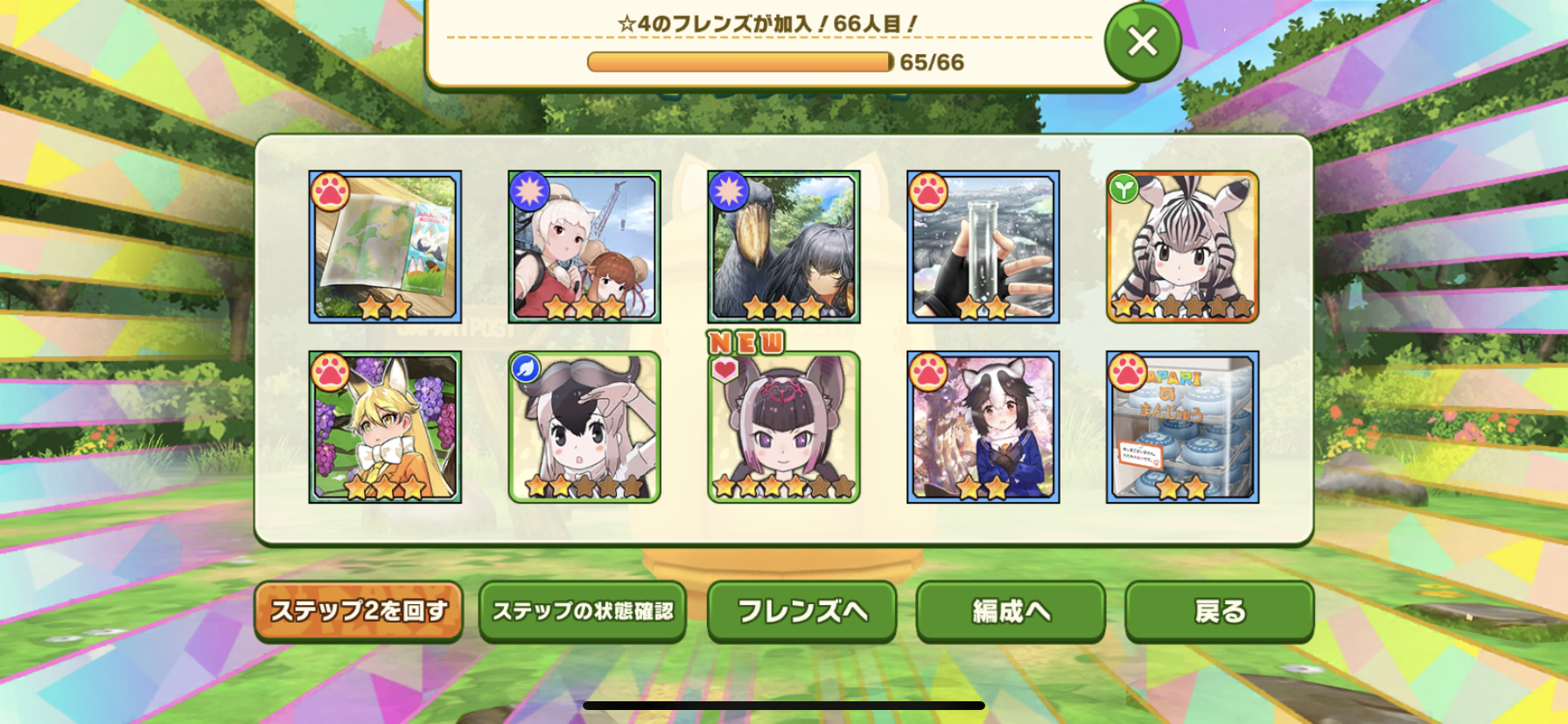Select the saluting grey-haired friend card

click(584, 427)
